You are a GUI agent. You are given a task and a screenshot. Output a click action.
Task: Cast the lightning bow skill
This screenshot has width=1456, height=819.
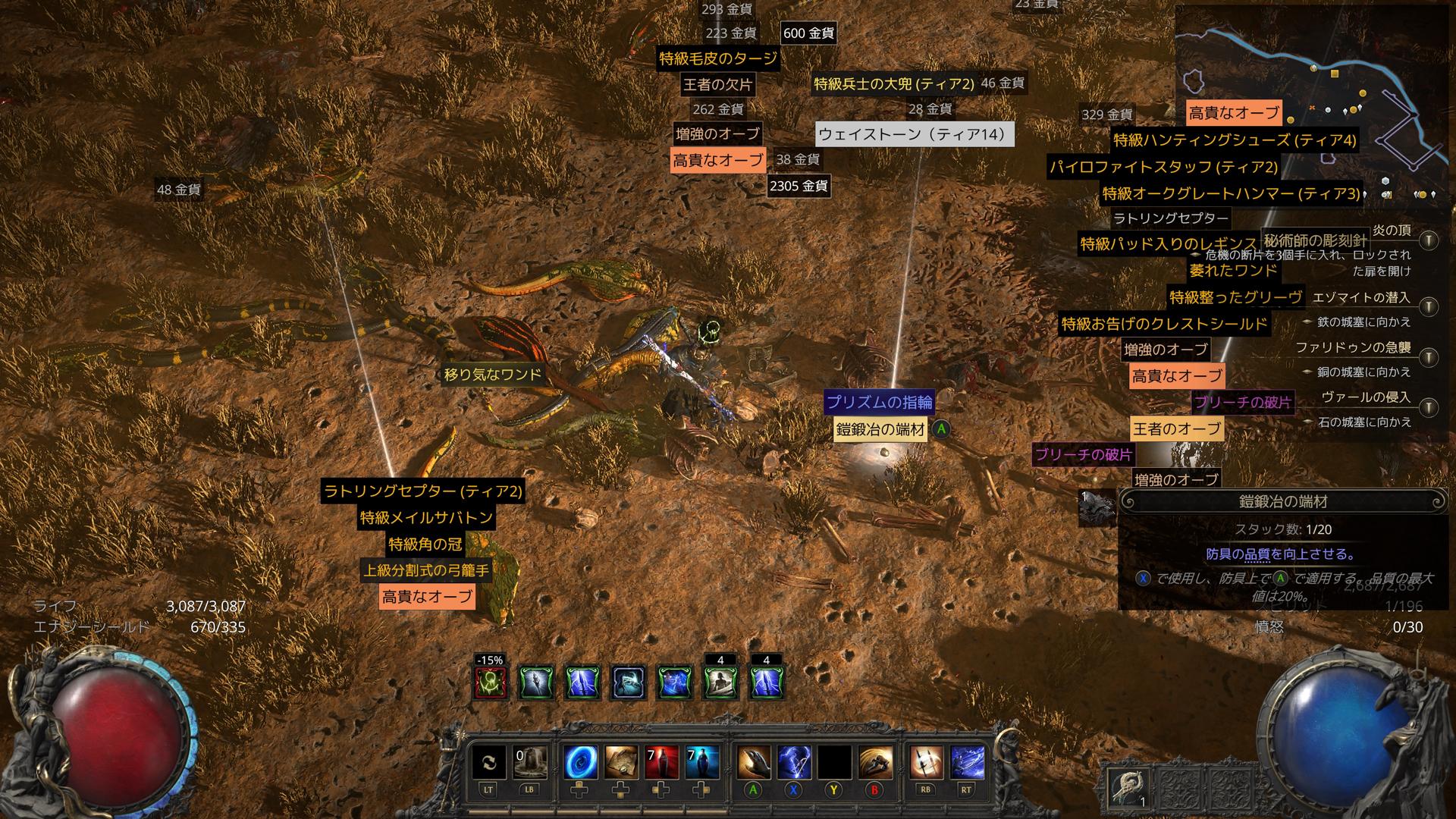coord(793,762)
